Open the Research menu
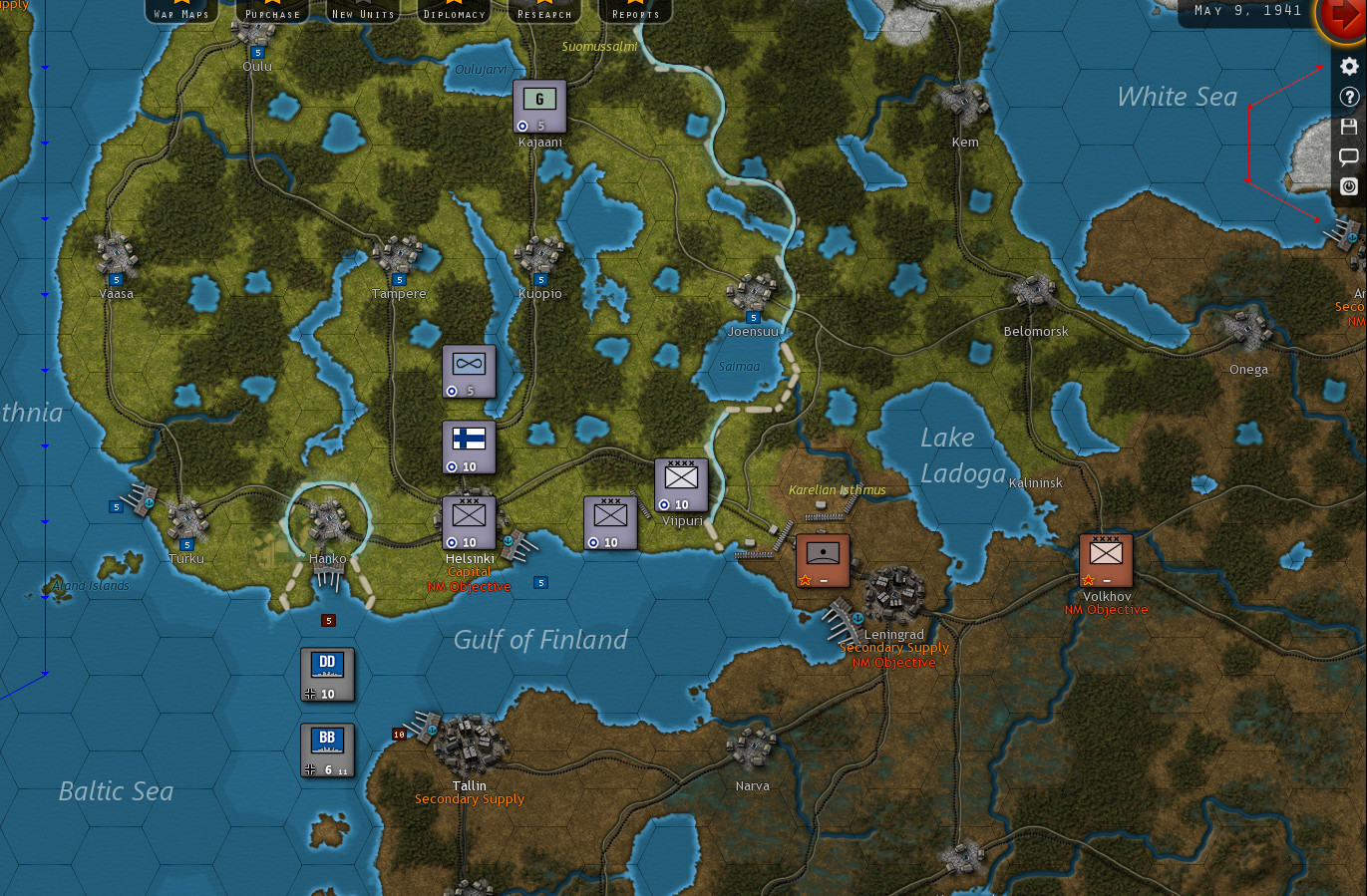The height and width of the screenshot is (896, 1367). tap(544, 12)
